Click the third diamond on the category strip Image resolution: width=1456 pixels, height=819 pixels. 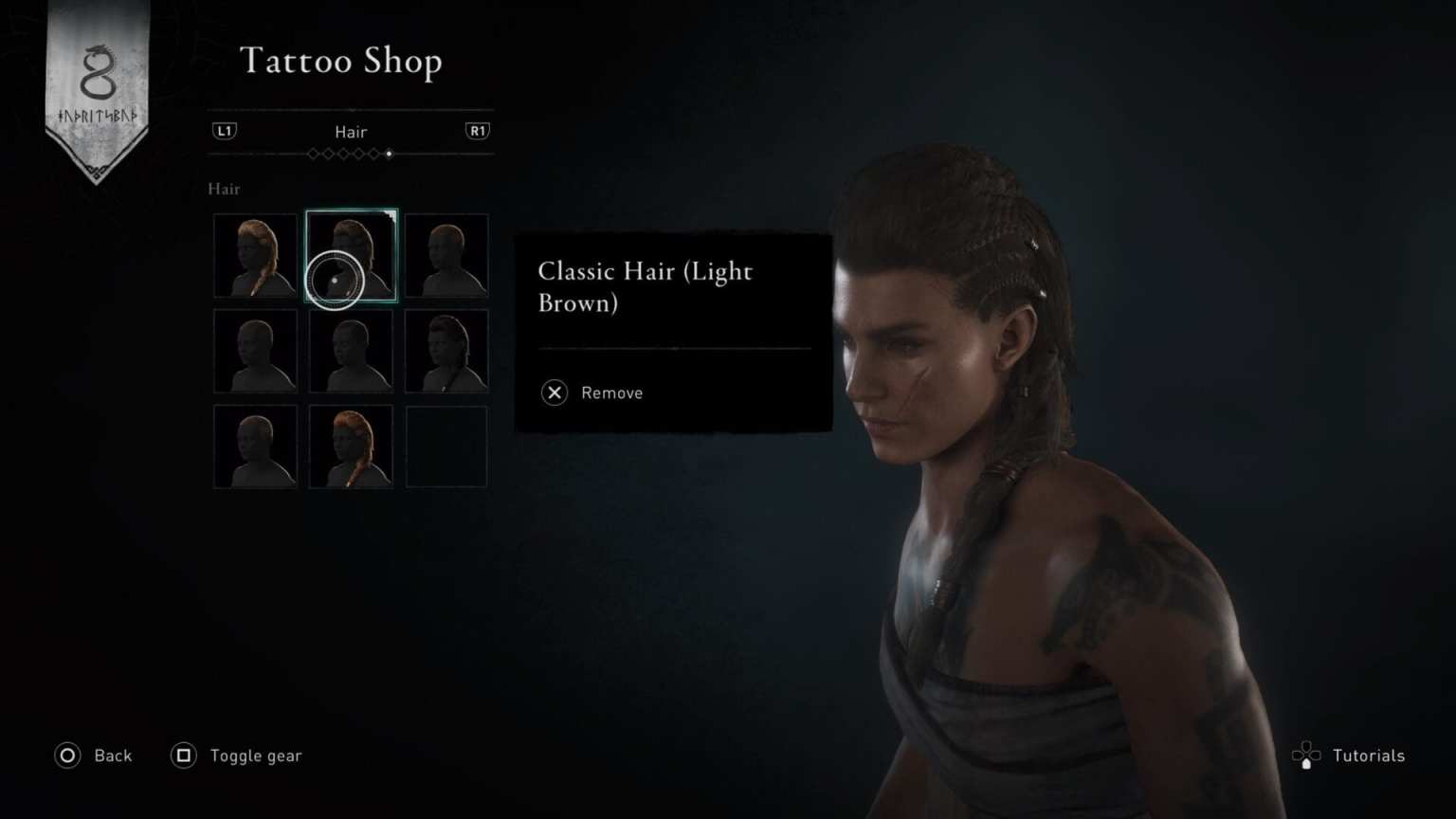pos(344,155)
